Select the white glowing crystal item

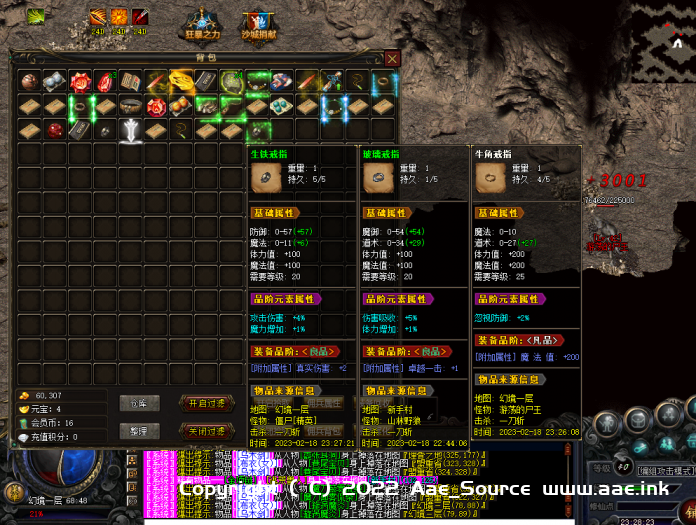[132, 129]
